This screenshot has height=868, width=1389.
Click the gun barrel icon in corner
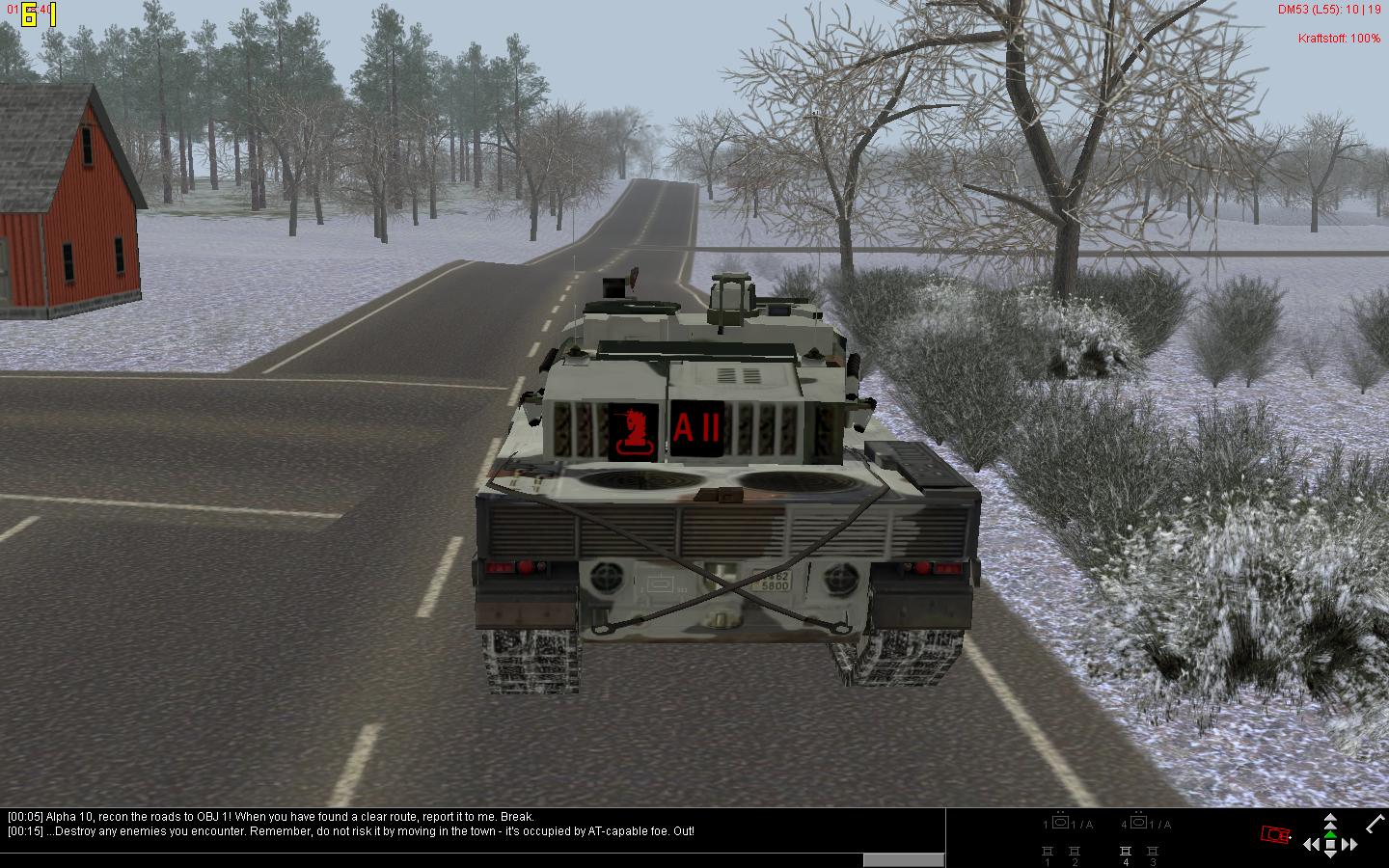1375,824
